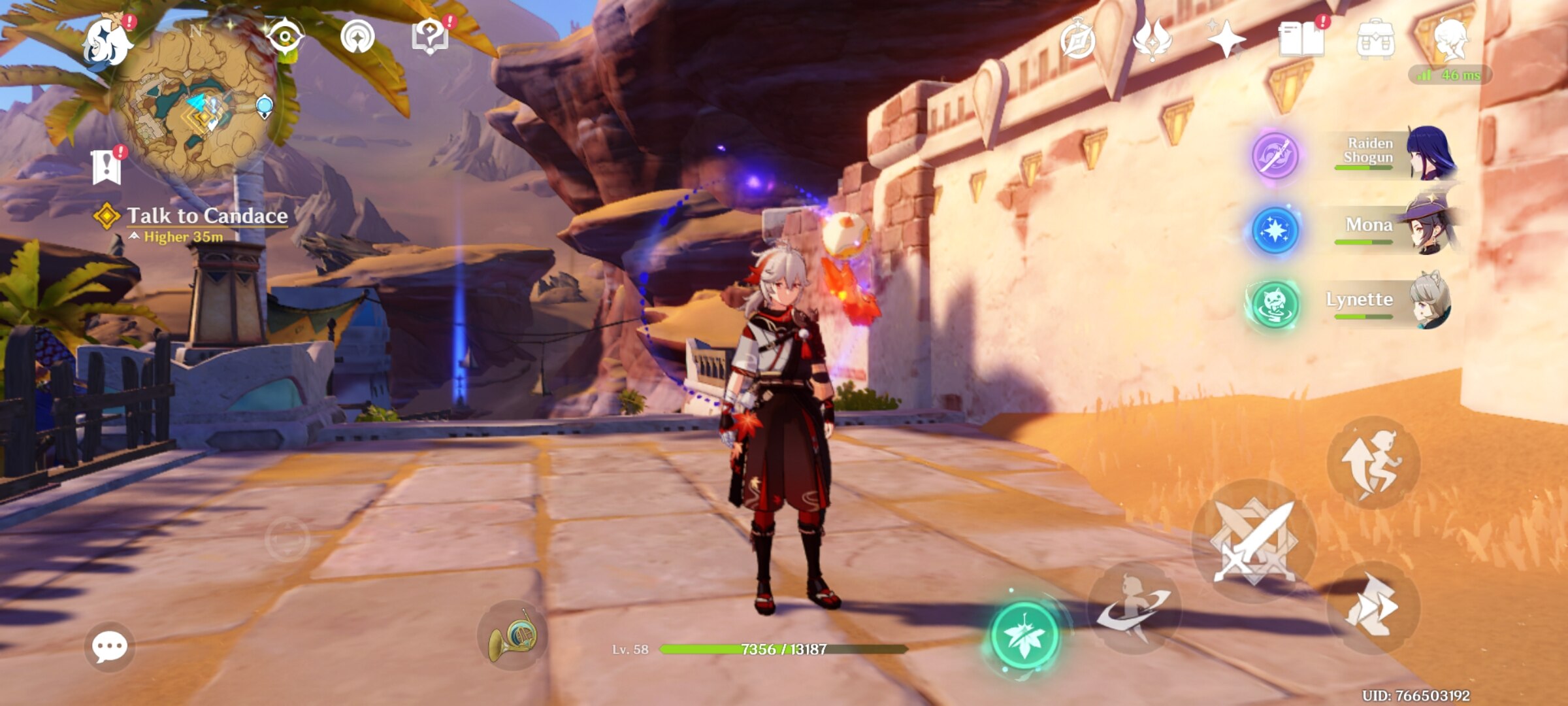Select the Talk to Candace quest tracker

(x=206, y=216)
